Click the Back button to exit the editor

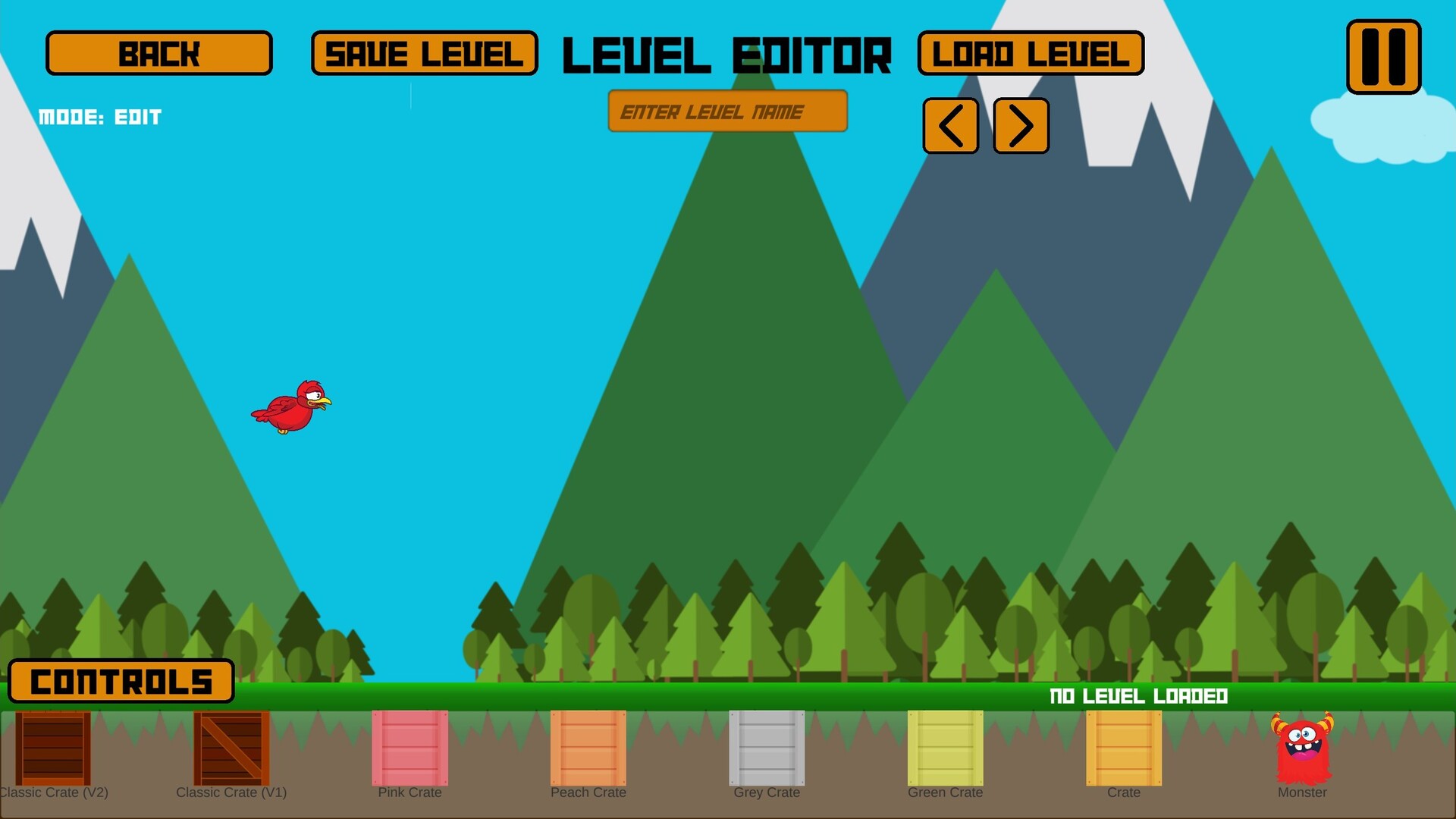pos(159,53)
